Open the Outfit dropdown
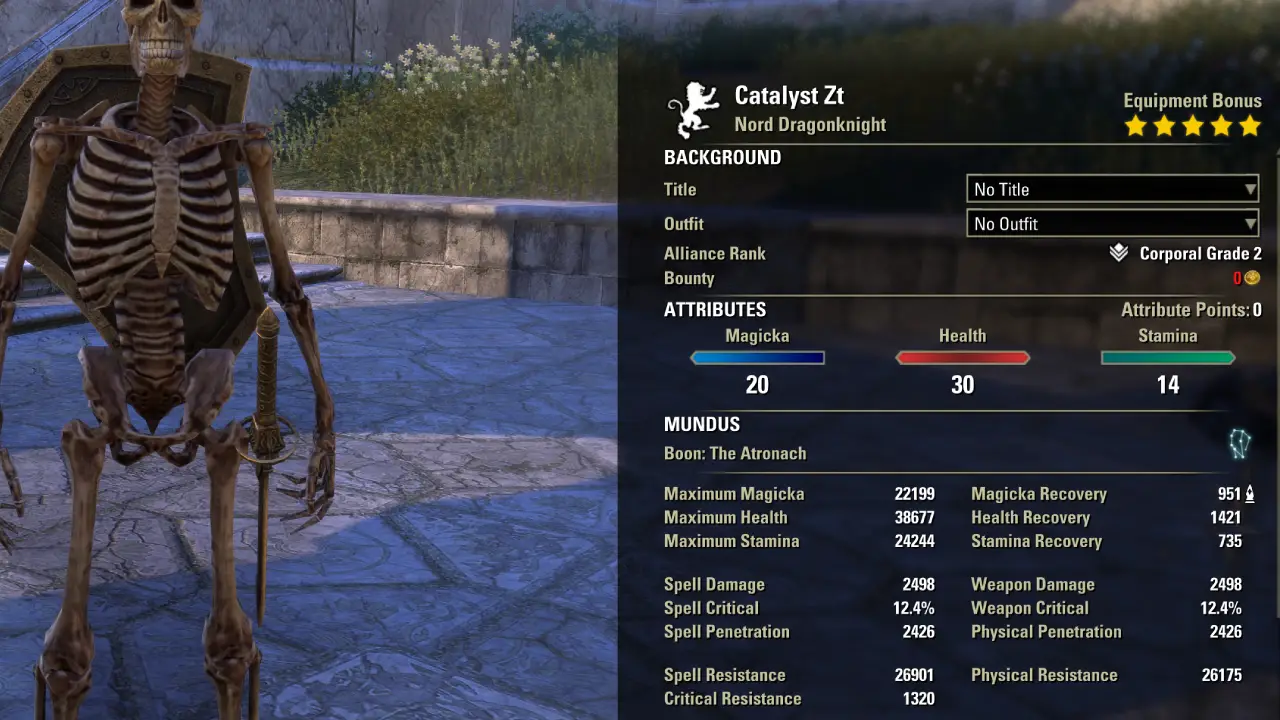The height and width of the screenshot is (720, 1280). point(1112,224)
